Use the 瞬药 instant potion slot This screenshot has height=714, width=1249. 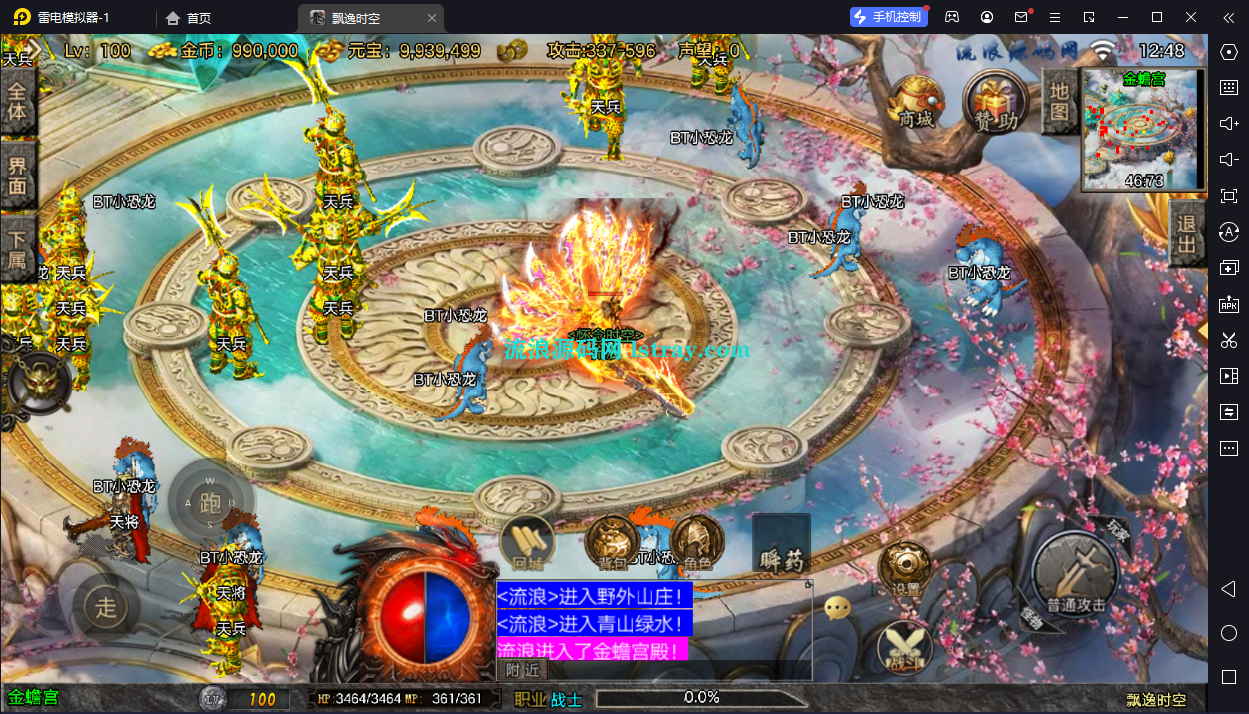(x=781, y=547)
